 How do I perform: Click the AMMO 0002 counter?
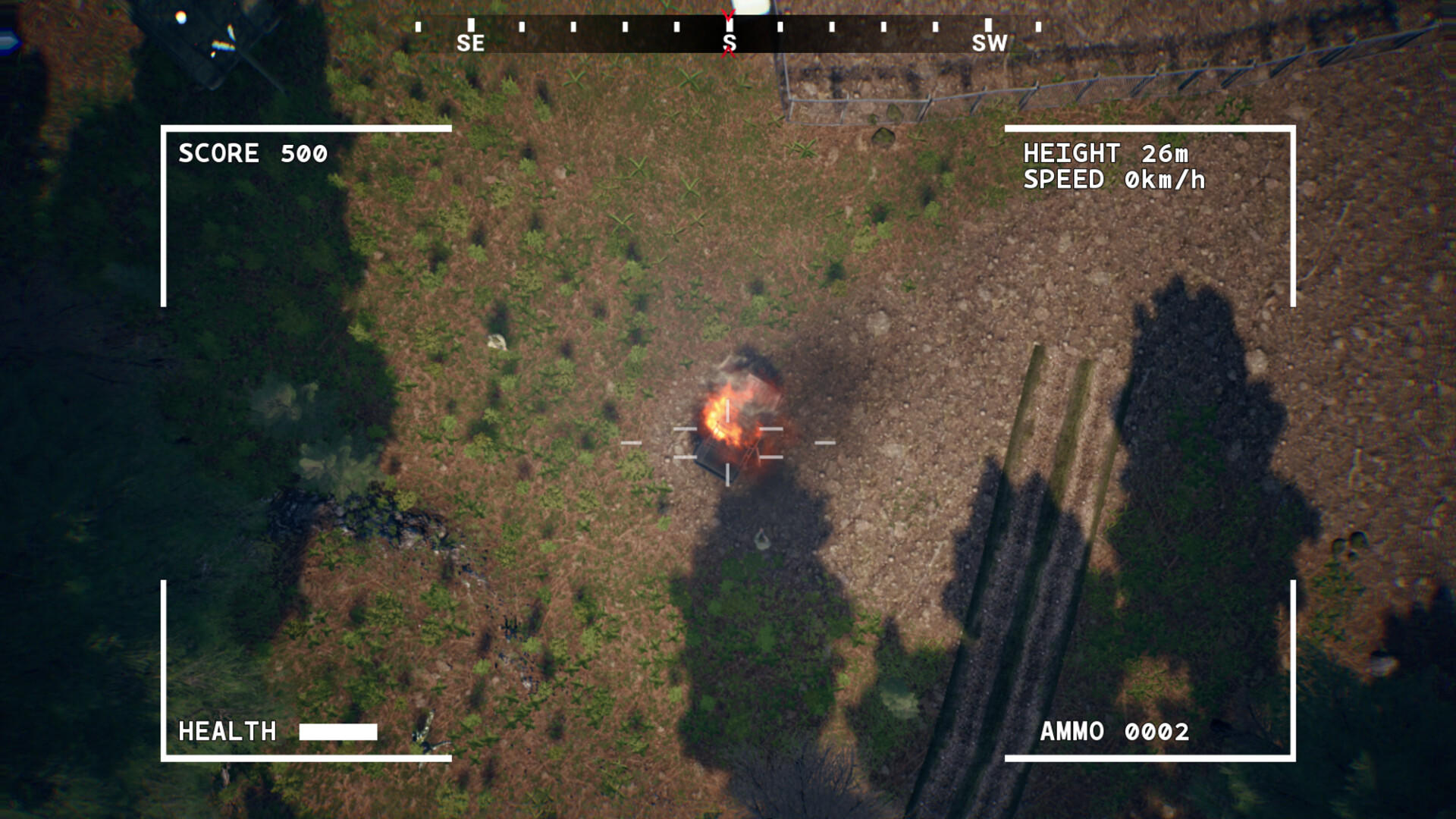click(1113, 732)
